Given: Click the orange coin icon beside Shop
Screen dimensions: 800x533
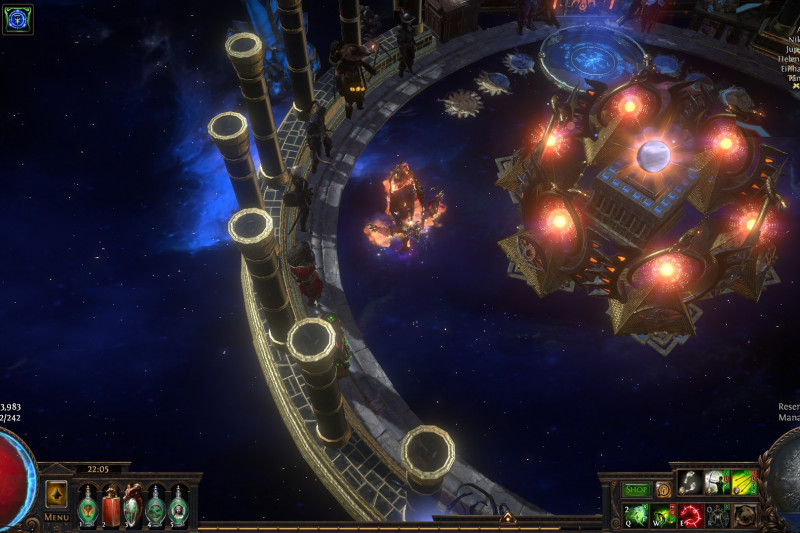Looking at the screenshot, I should coord(663,490).
